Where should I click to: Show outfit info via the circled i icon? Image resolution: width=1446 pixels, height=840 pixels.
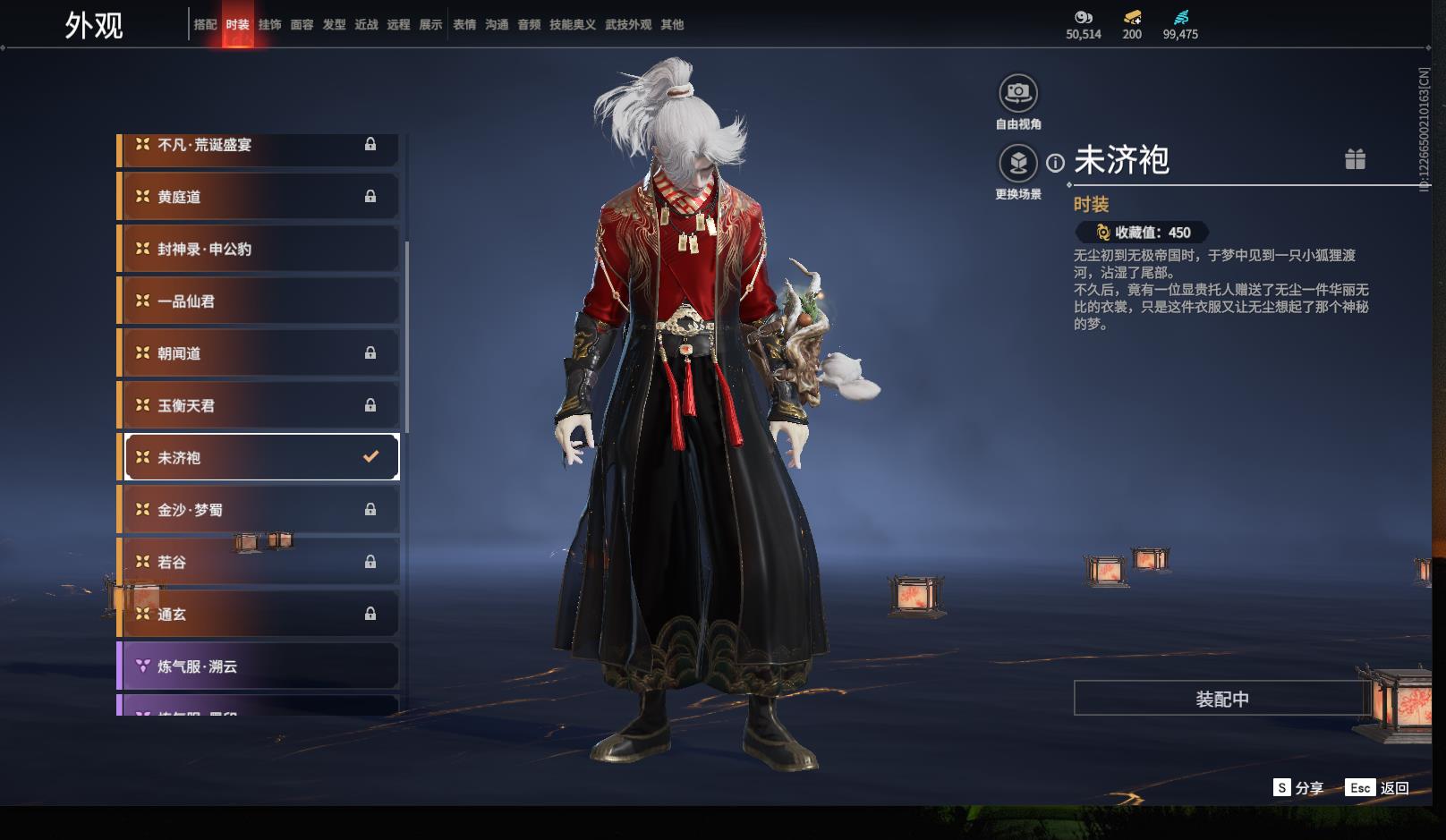click(x=1056, y=163)
